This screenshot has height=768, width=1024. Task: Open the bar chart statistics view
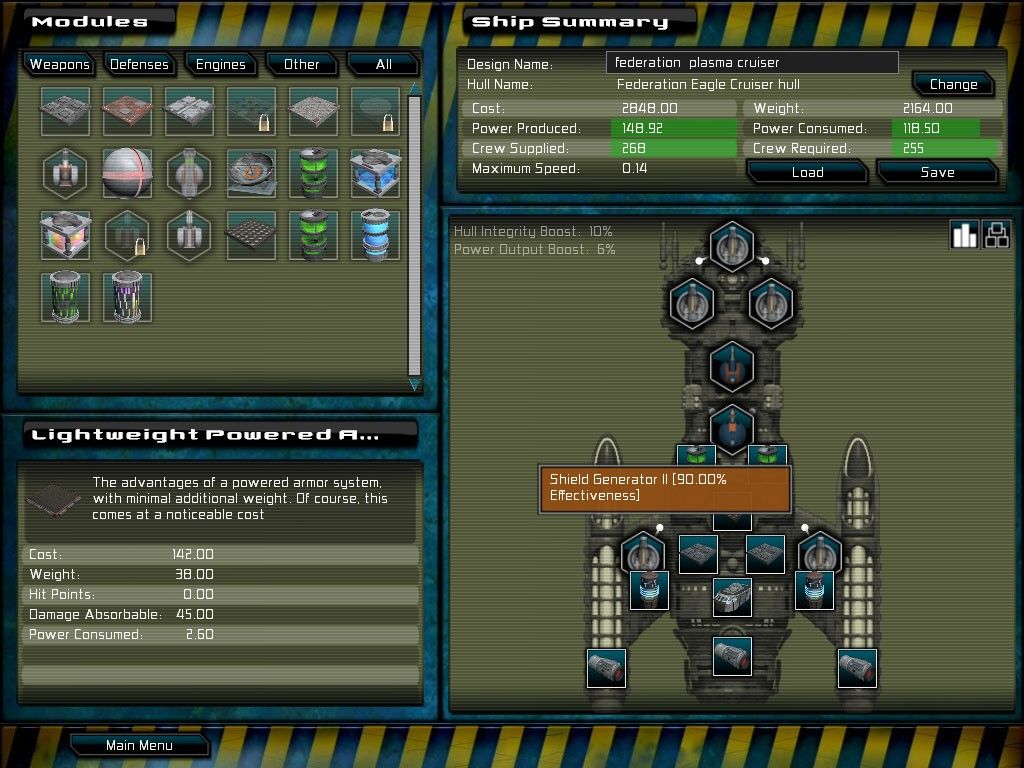964,234
